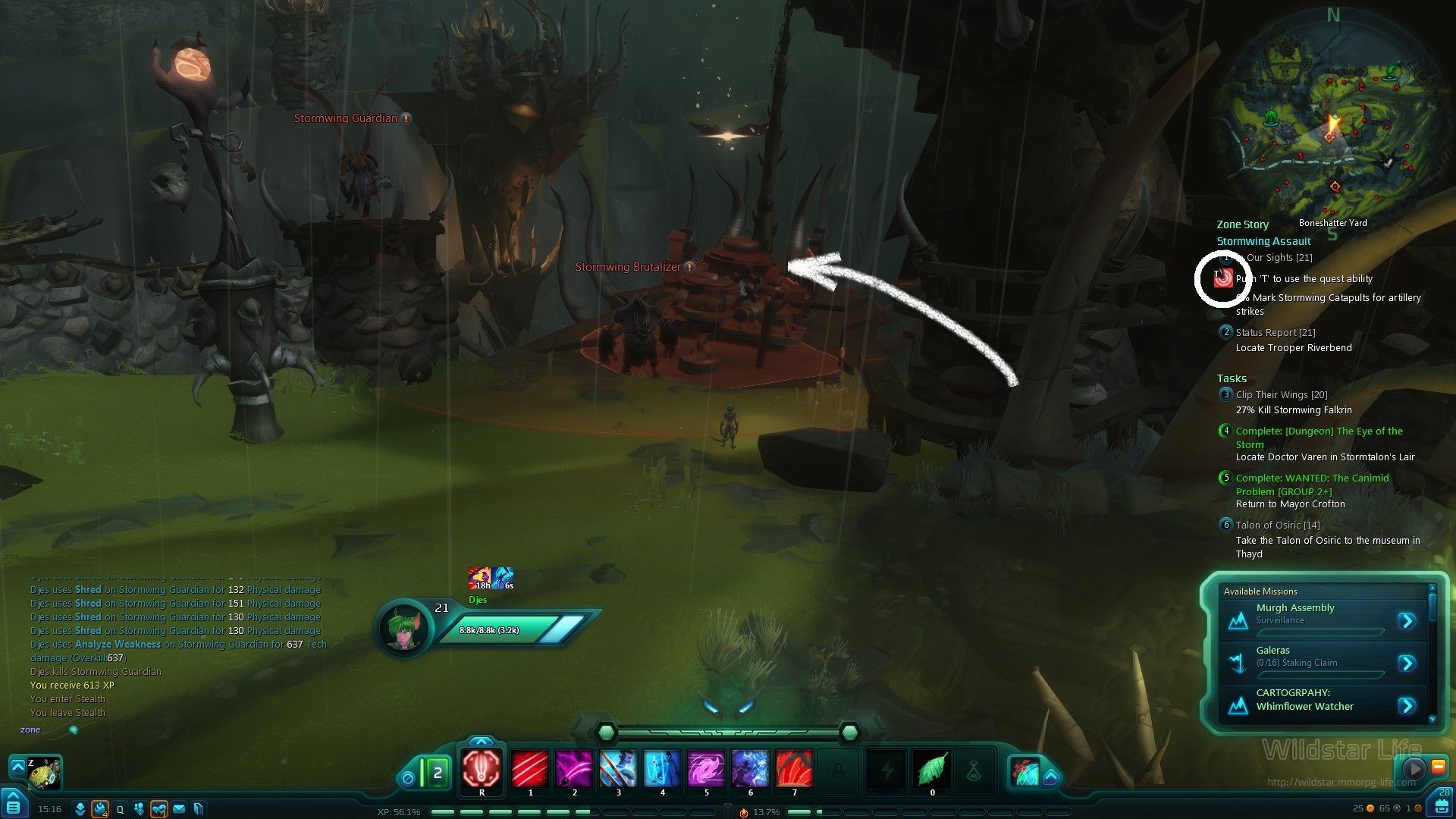Click the orange minimize button near watermark
This screenshot has width=1456, height=819.
1438,767
